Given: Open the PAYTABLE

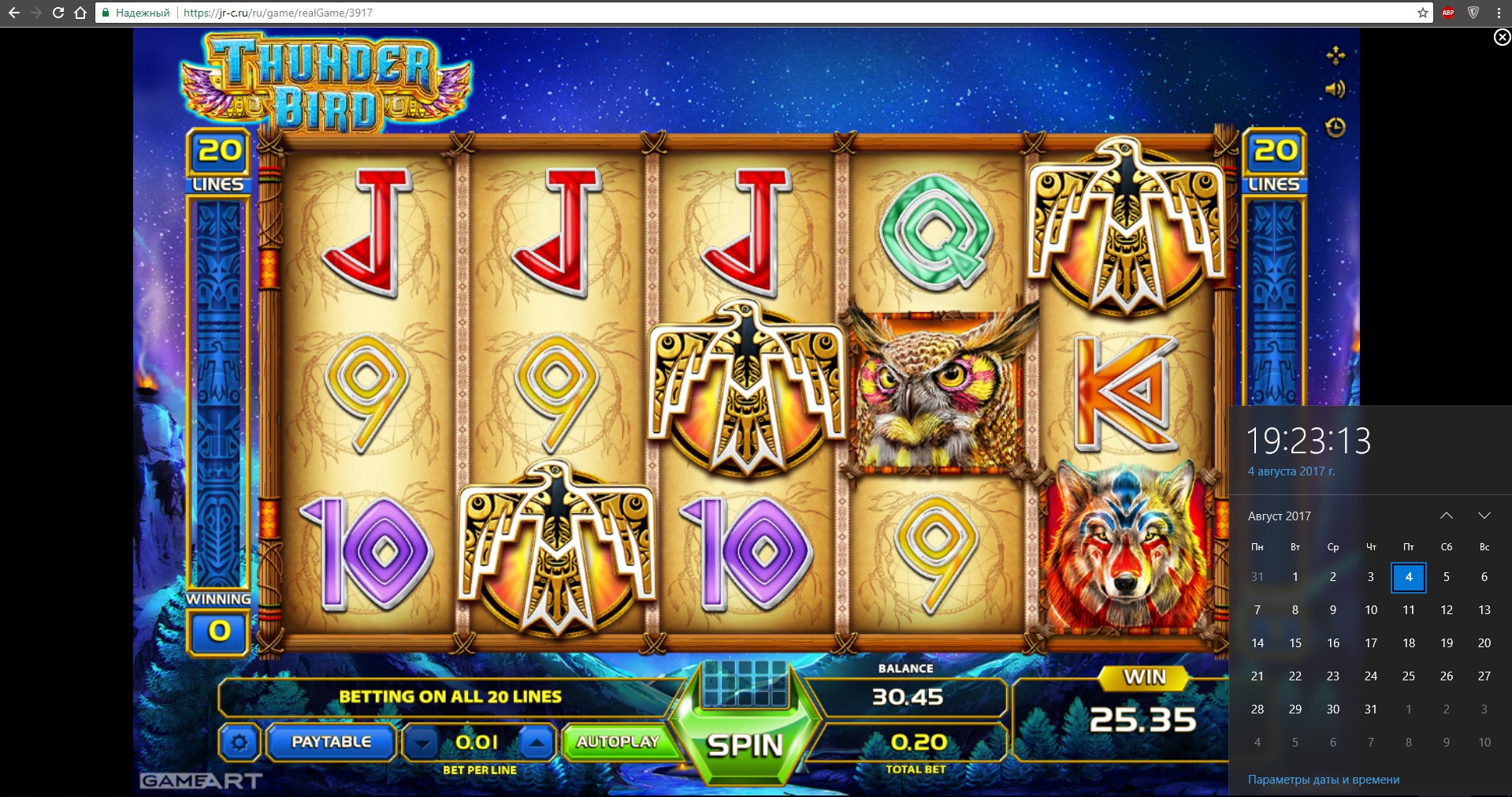Looking at the screenshot, I should 331,742.
